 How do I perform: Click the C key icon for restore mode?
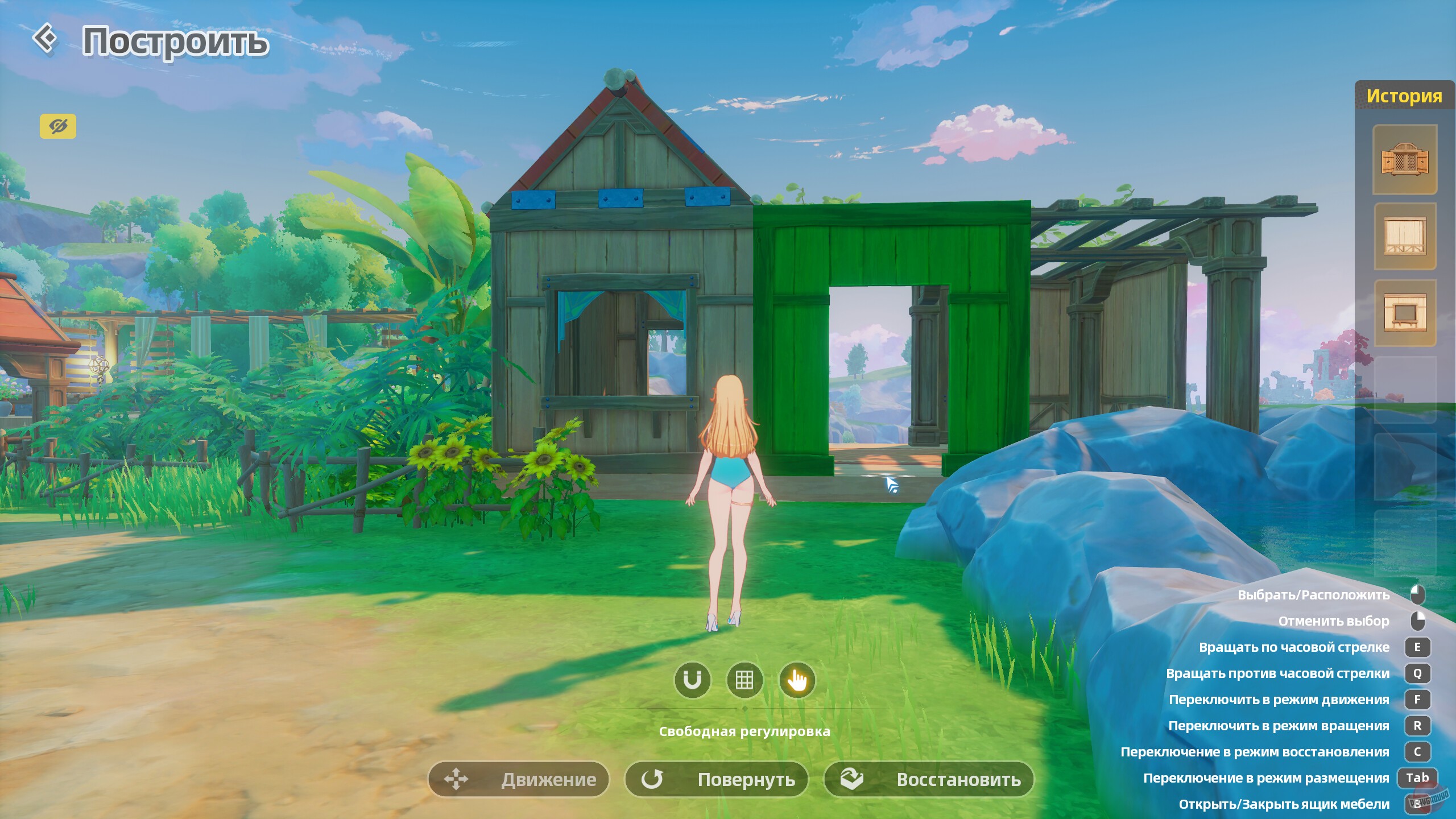pos(1418,751)
